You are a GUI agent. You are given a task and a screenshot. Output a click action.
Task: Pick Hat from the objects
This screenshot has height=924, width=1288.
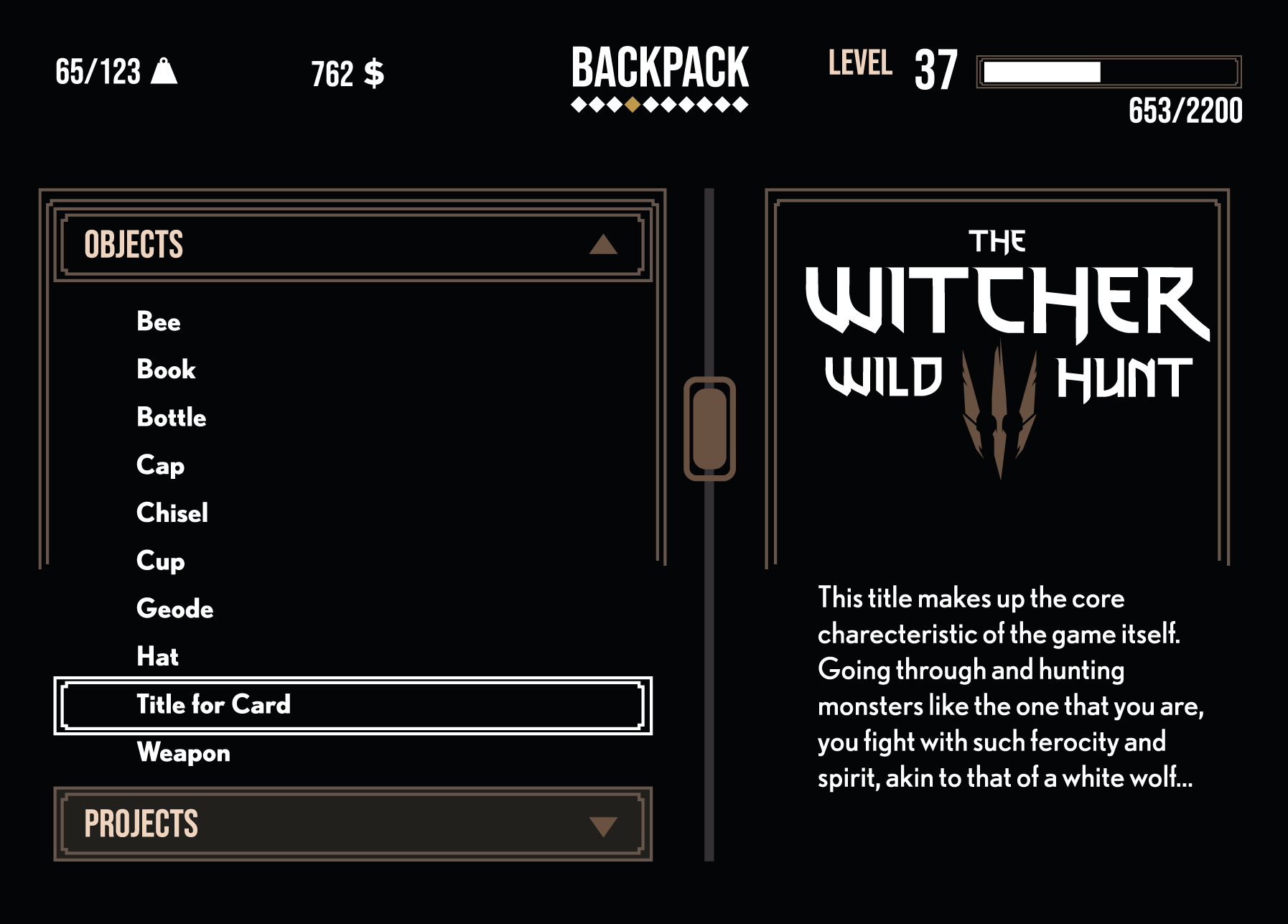(158, 657)
